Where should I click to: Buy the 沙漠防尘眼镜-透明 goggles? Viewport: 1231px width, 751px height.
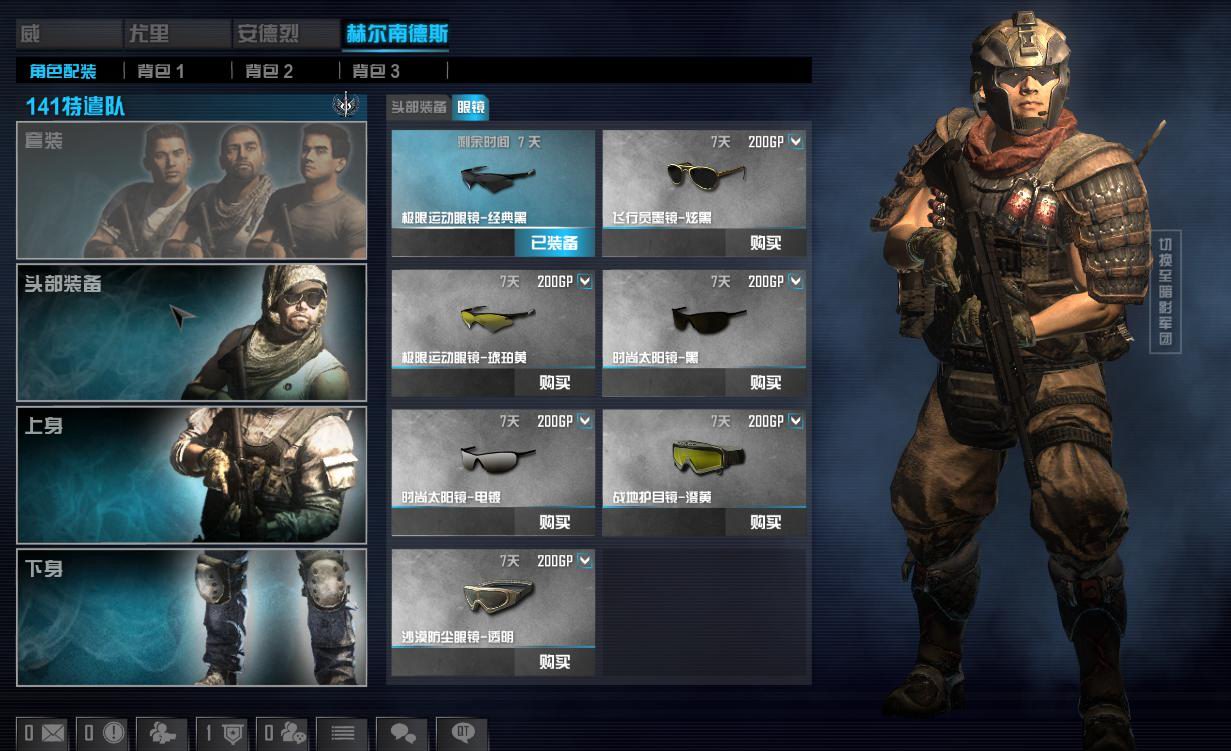coord(554,662)
